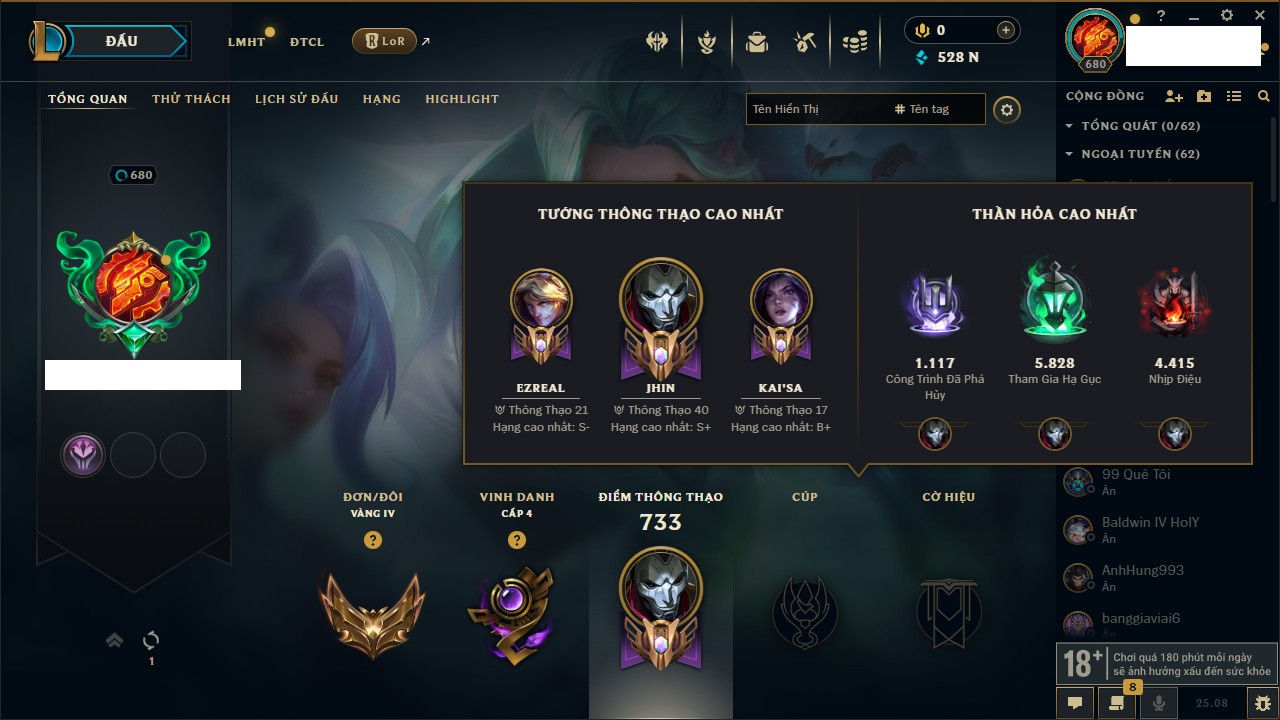Open the ĐTCL game mode
Image resolution: width=1280 pixels, height=720 pixels.
pyautogui.click(x=307, y=42)
